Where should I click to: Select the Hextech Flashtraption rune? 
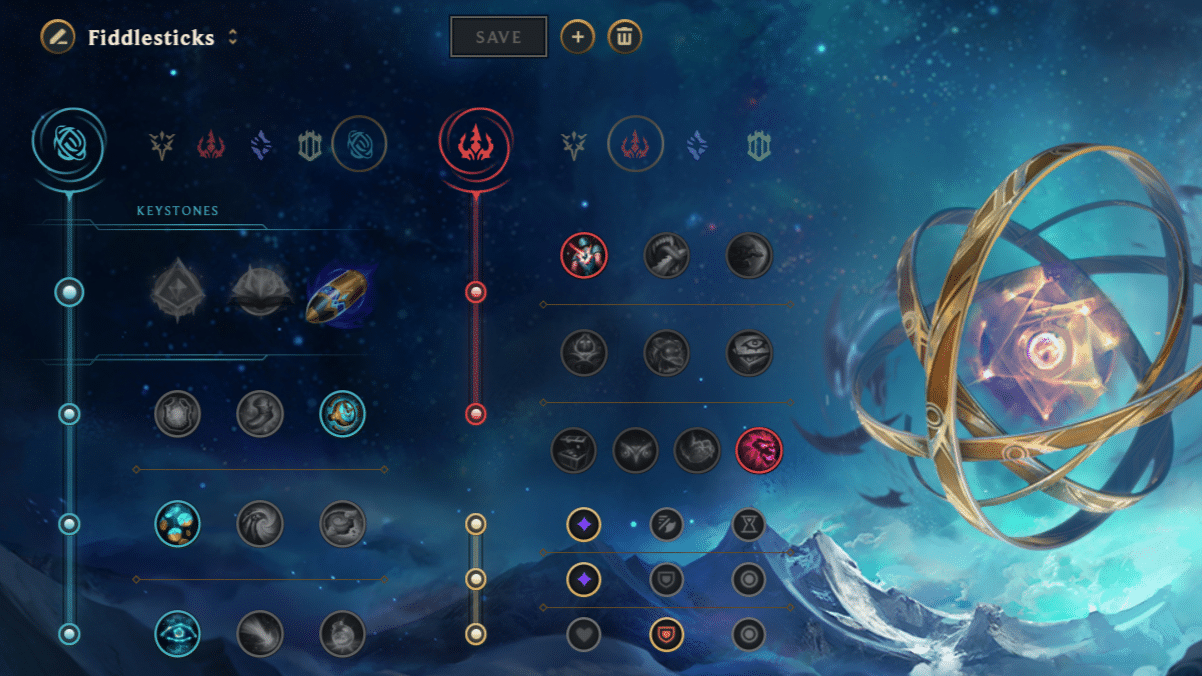(178, 413)
